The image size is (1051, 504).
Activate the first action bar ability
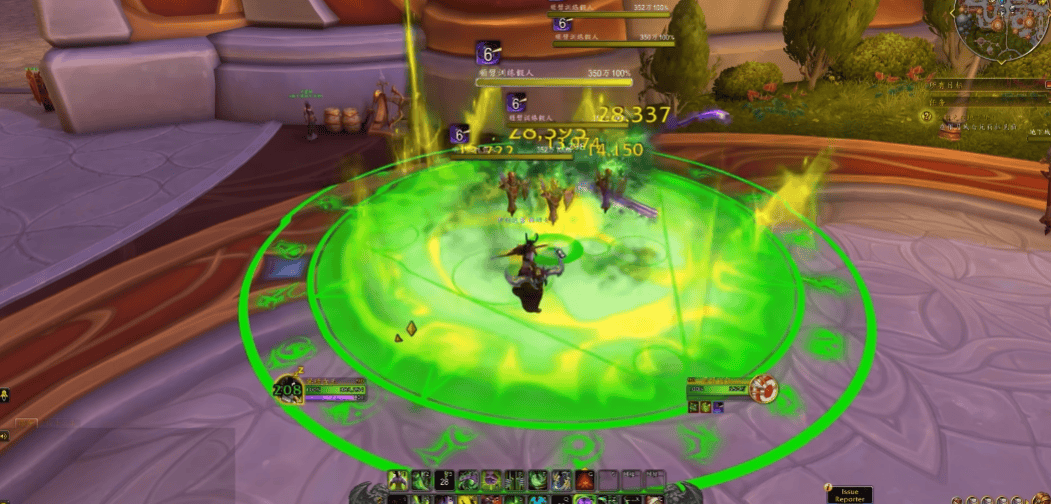pyautogui.click(x=398, y=479)
